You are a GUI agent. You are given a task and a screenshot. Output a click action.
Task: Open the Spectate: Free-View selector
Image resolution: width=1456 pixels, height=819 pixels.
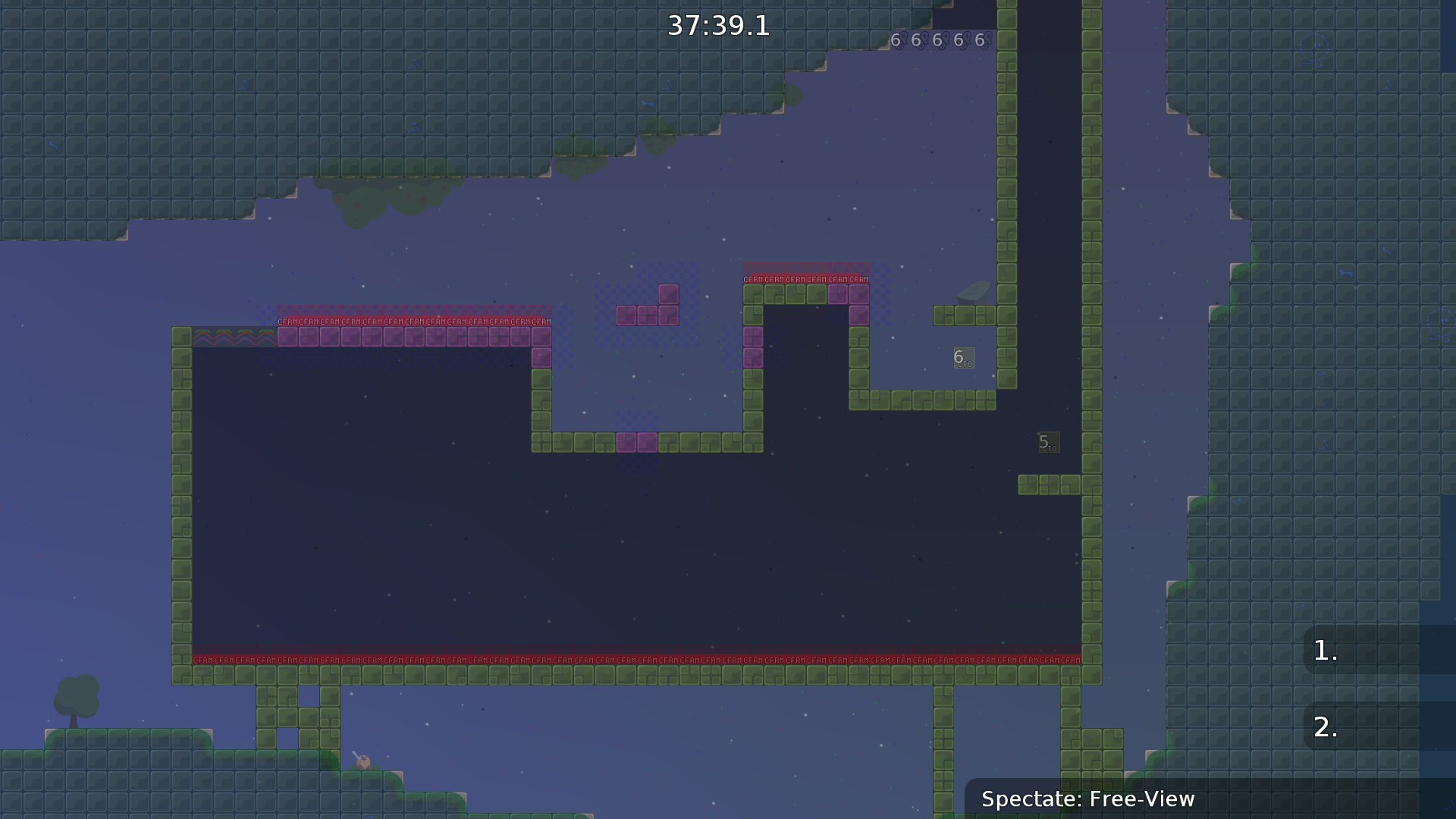point(1088,799)
